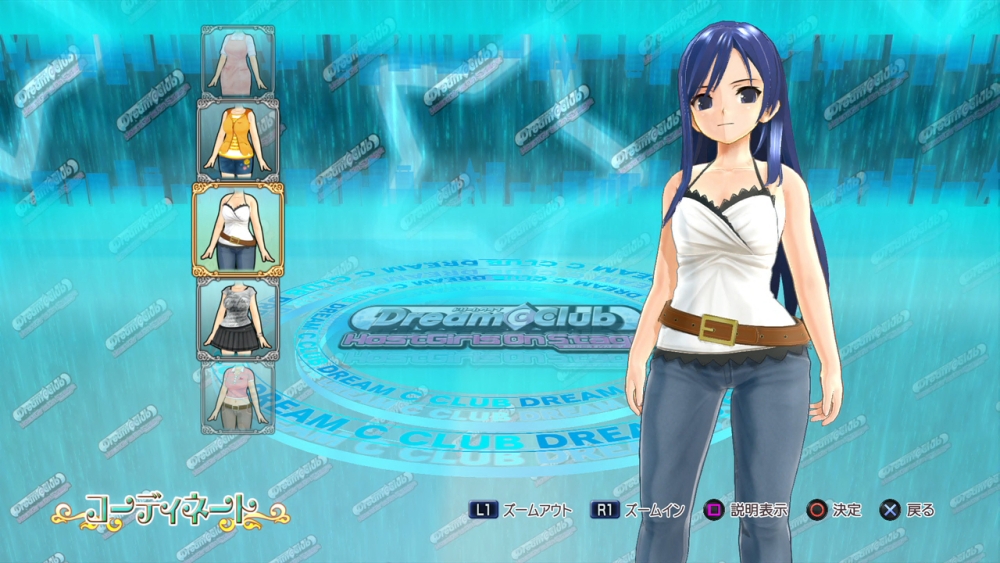
Task: Choose the pink top with khaki pants outfit
Action: [238, 397]
